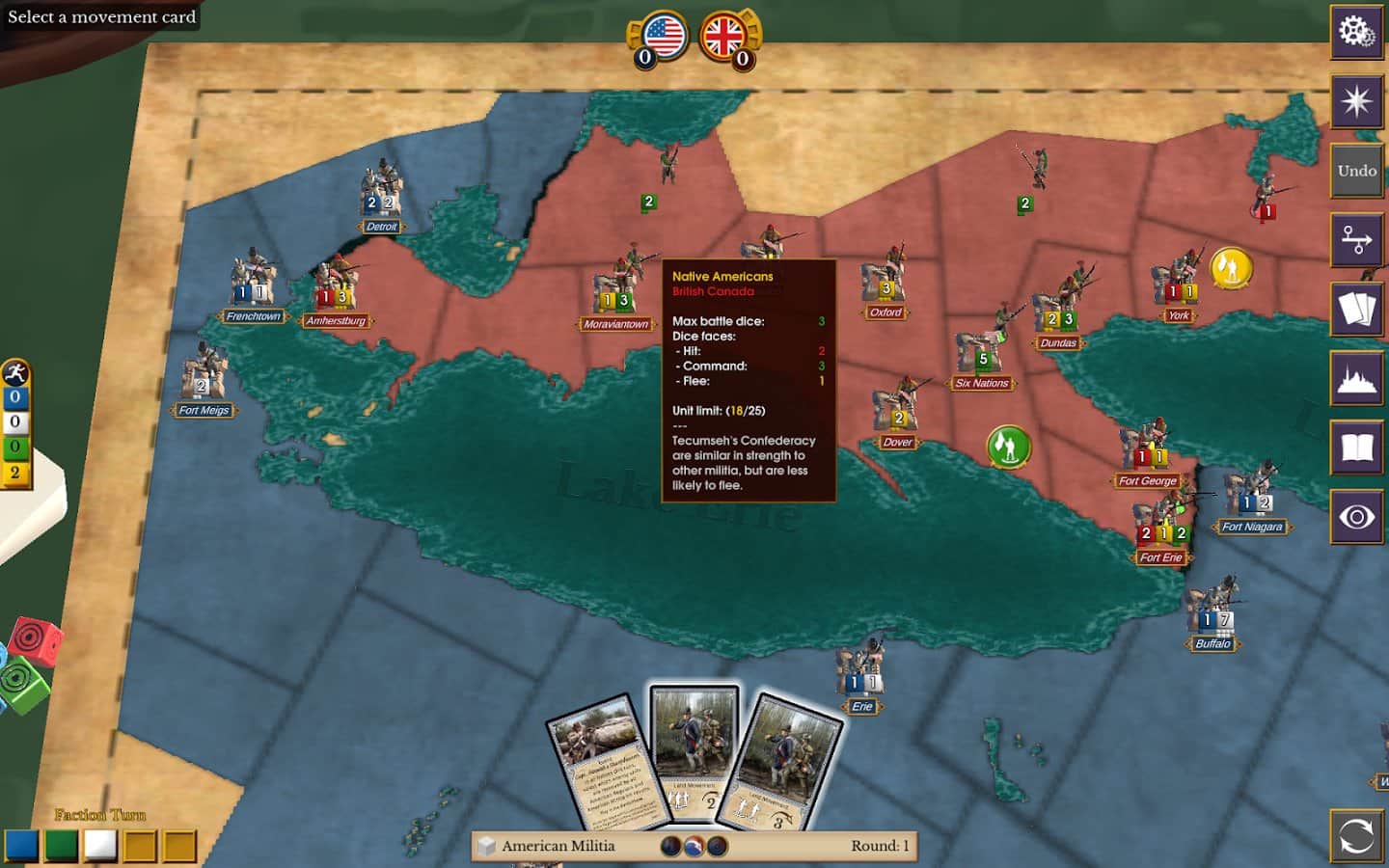Click the running figure fled-units icon

pos(15,373)
